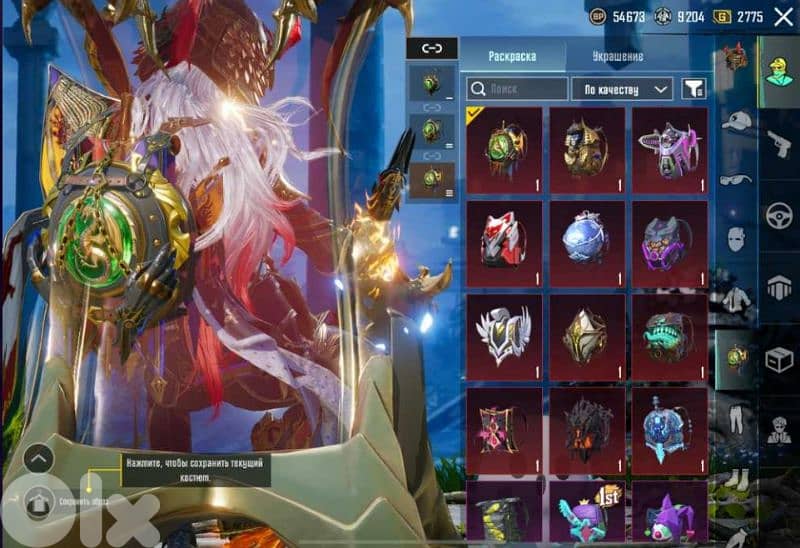The width and height of the screenshot is (800, 548).
Task: Show the sunglasses category
Action: (x=737, y=180)
